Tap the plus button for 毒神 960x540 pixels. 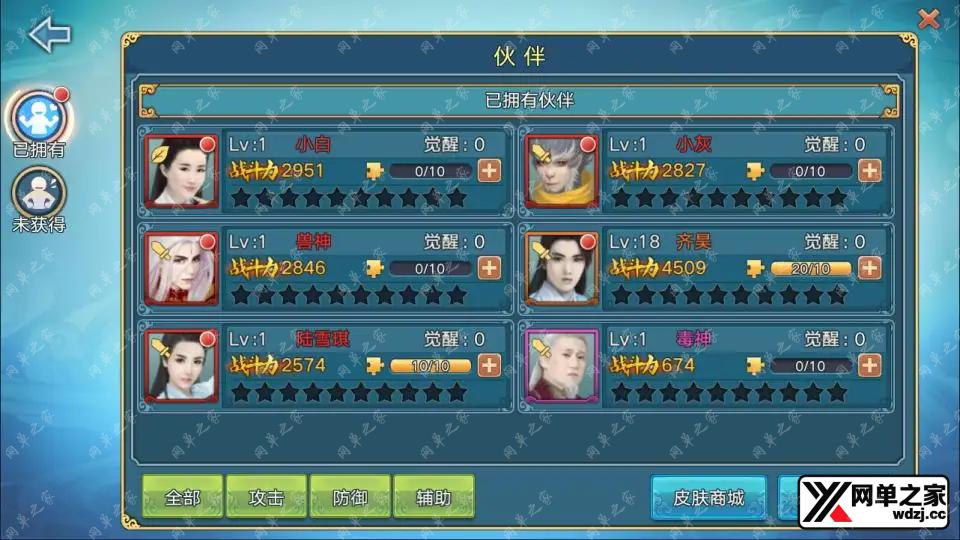pyautogui.click(x=870, y=365)
